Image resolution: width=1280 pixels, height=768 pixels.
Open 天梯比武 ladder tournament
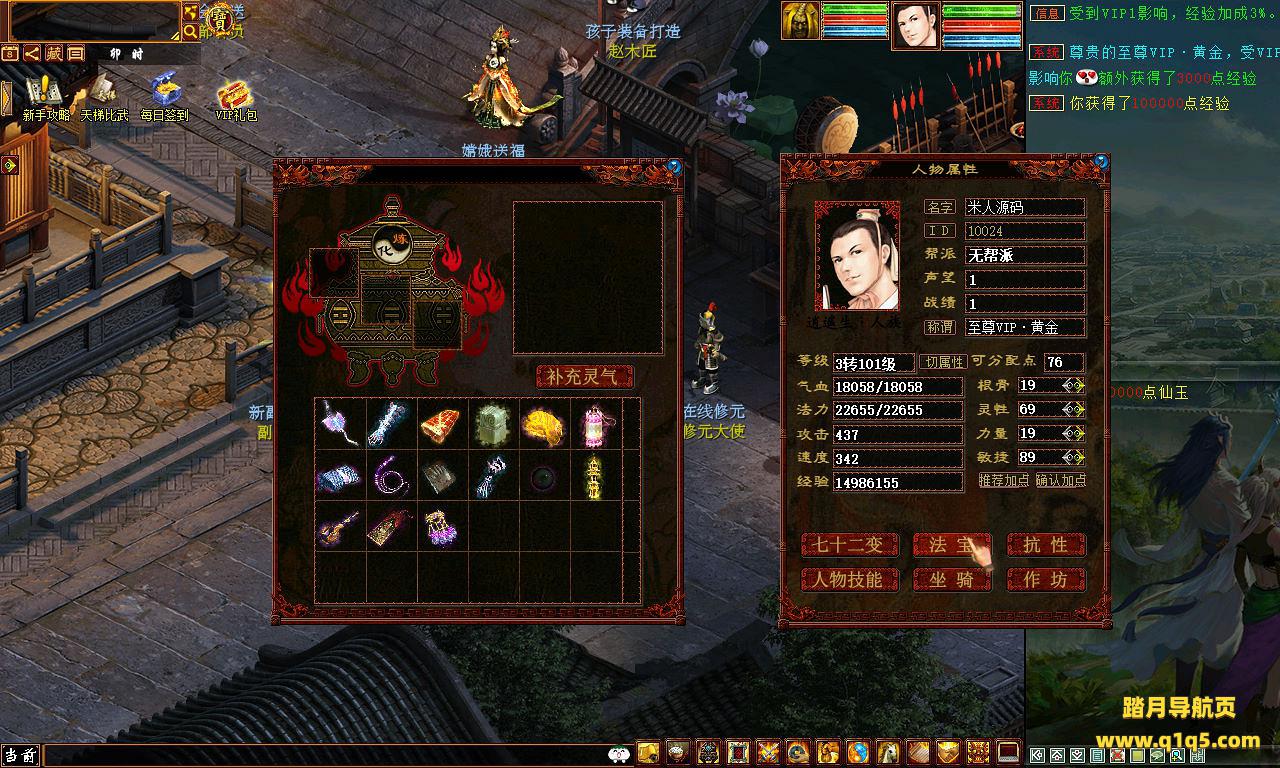[x=104, y=98]
